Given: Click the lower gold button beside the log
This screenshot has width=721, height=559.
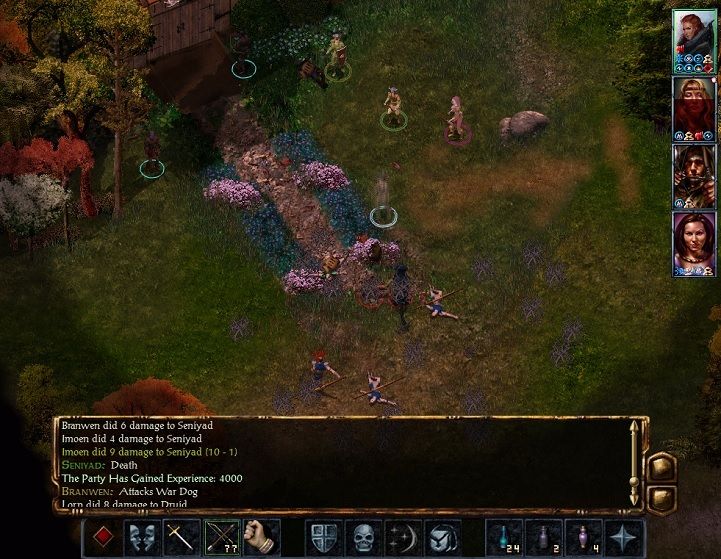Looking at the screenshot, I should 660,497.
